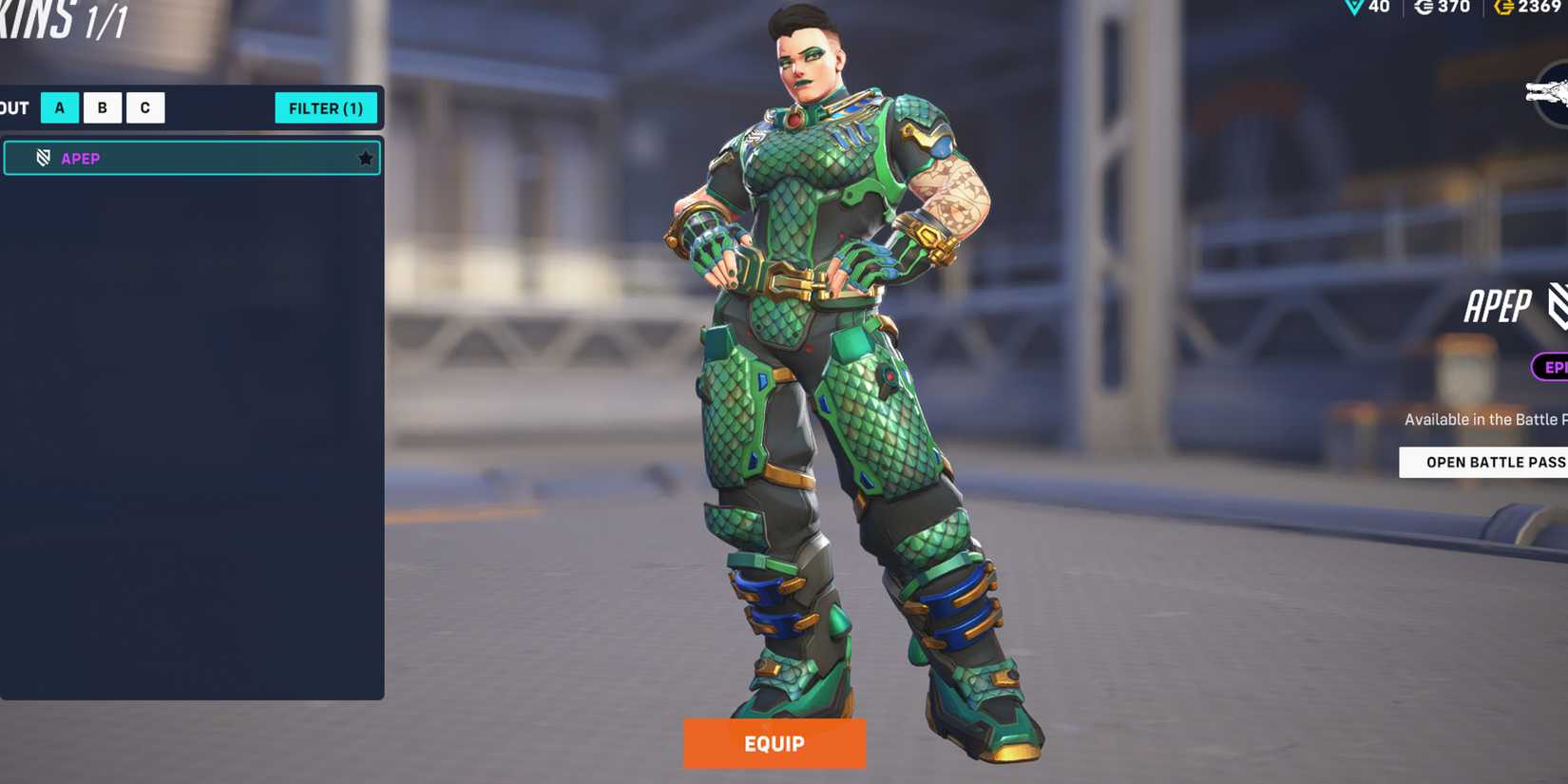Click the highlighted APEP skin row
The image size is (1568, 784).
[190, 158]
